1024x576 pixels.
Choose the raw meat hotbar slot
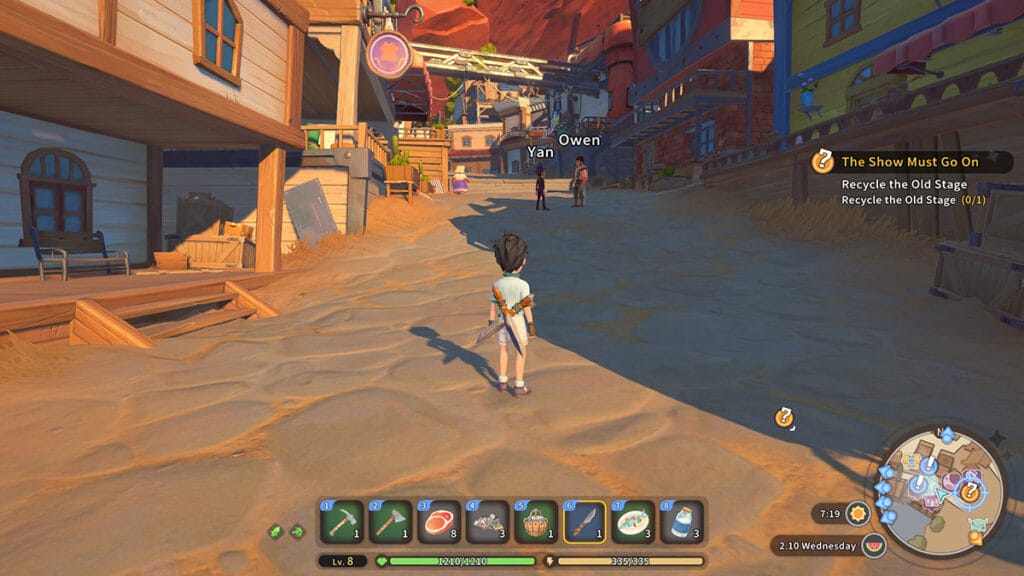[x=440, y=522]
